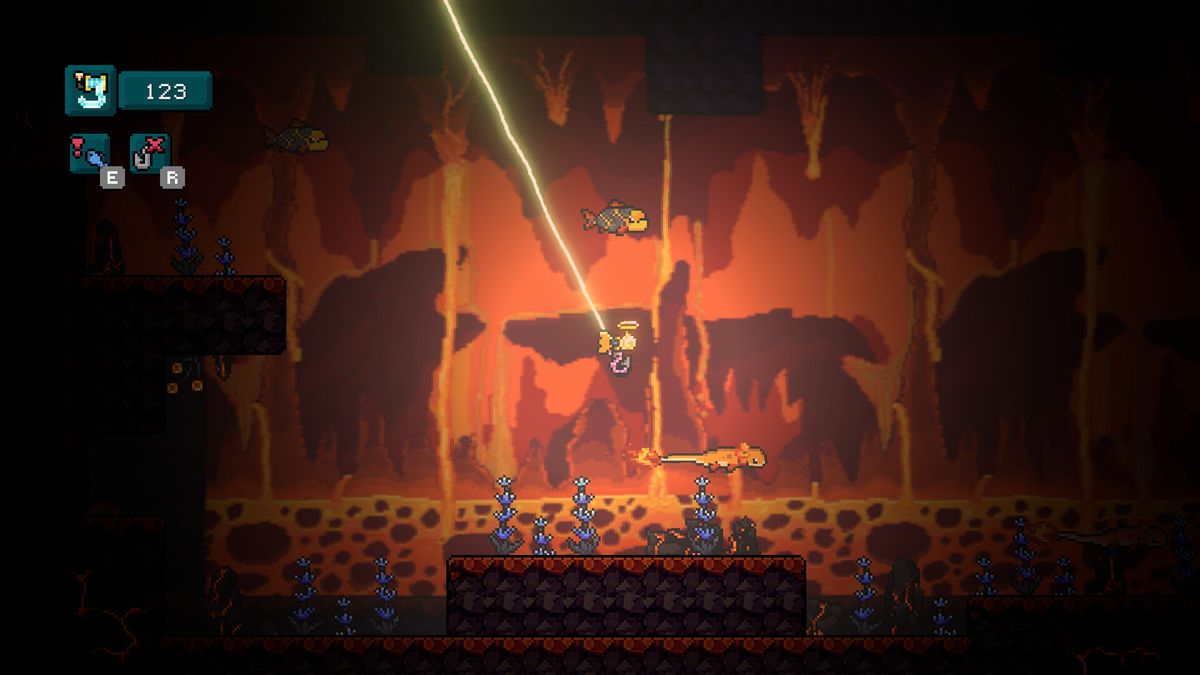Click the fishing hook icon beside the counter

tap(90, 90)
